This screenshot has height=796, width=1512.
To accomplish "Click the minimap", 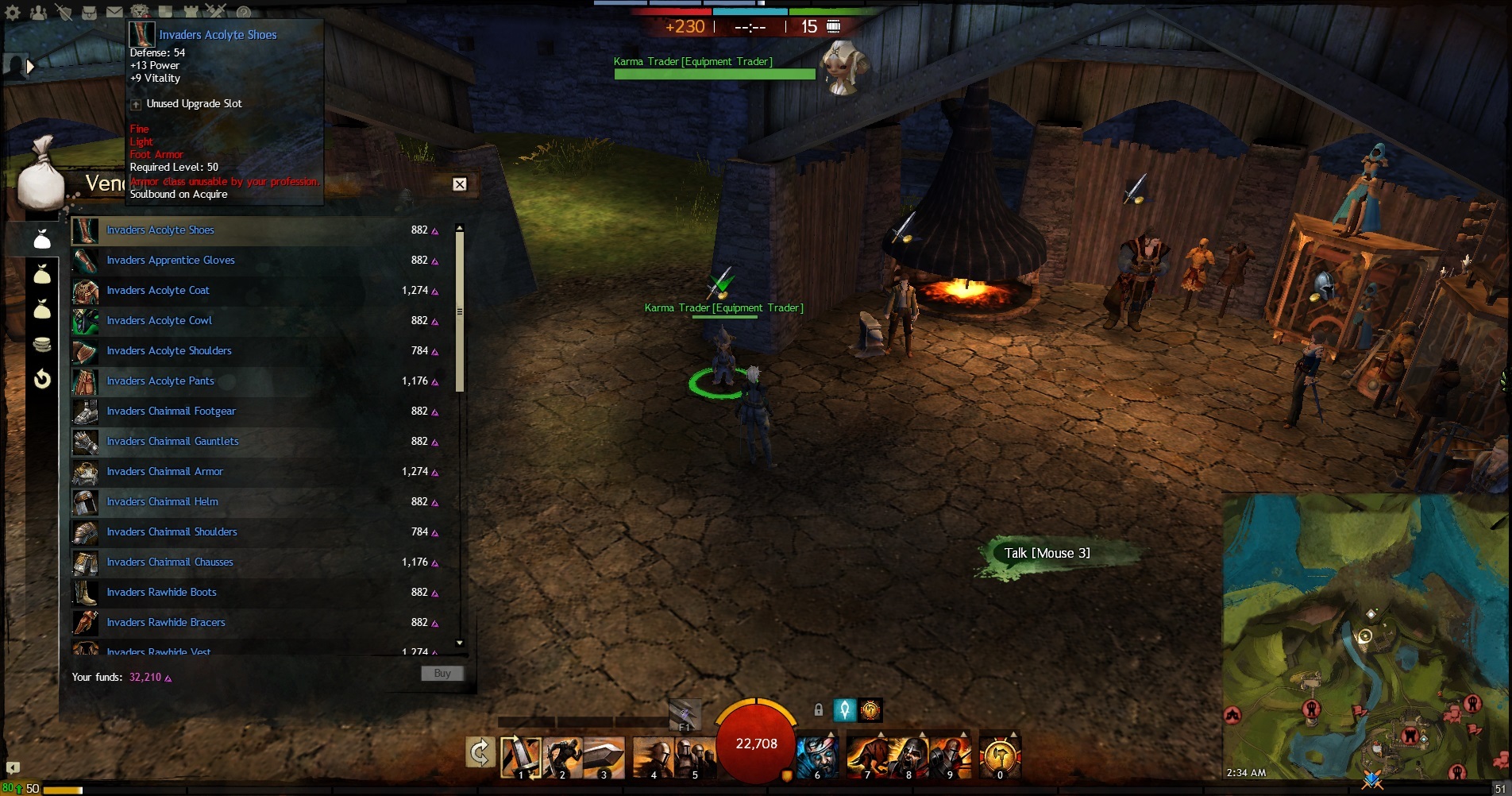I will pos(1364,636).
